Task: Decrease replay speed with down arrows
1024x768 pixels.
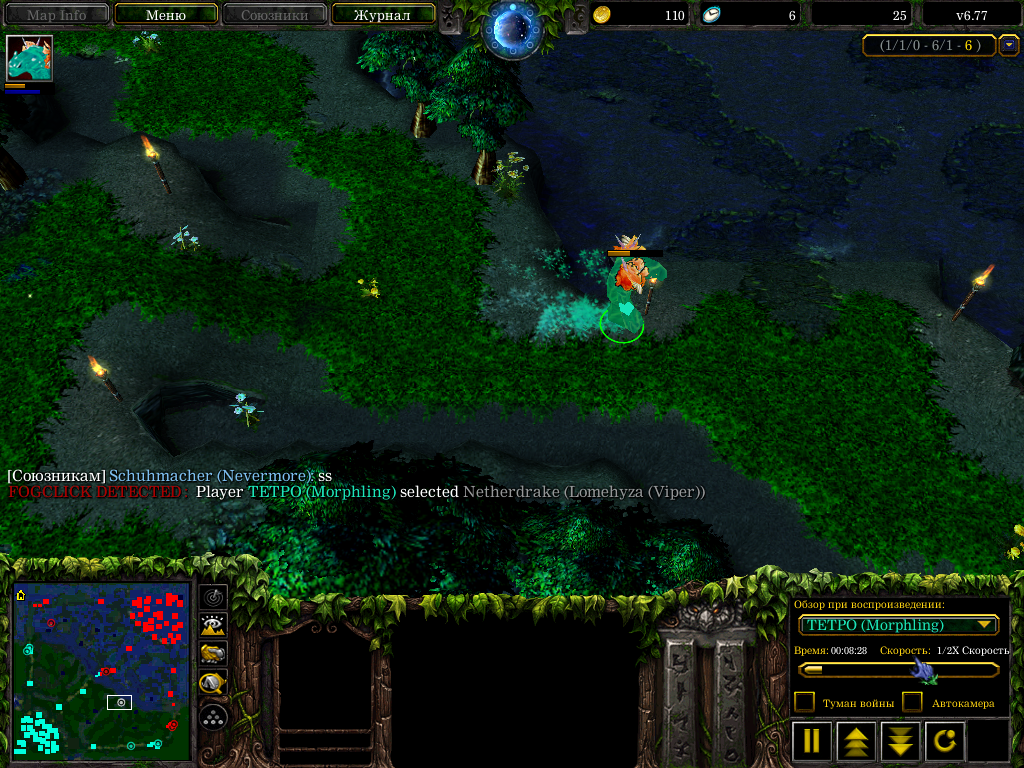Action: point(900,741)
